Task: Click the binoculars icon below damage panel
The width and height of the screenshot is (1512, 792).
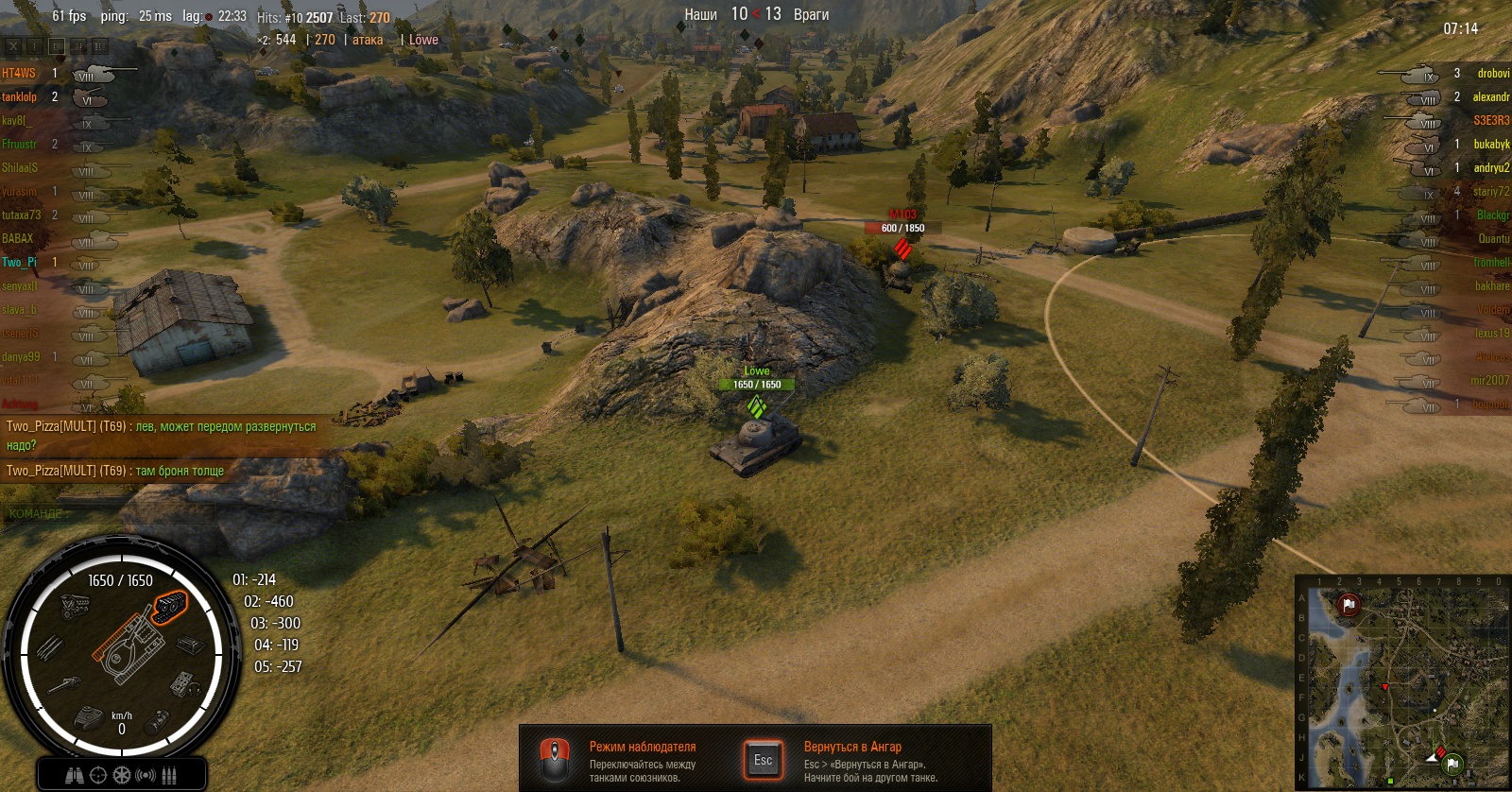Action: pyautogui.click(x=75, y=776)
